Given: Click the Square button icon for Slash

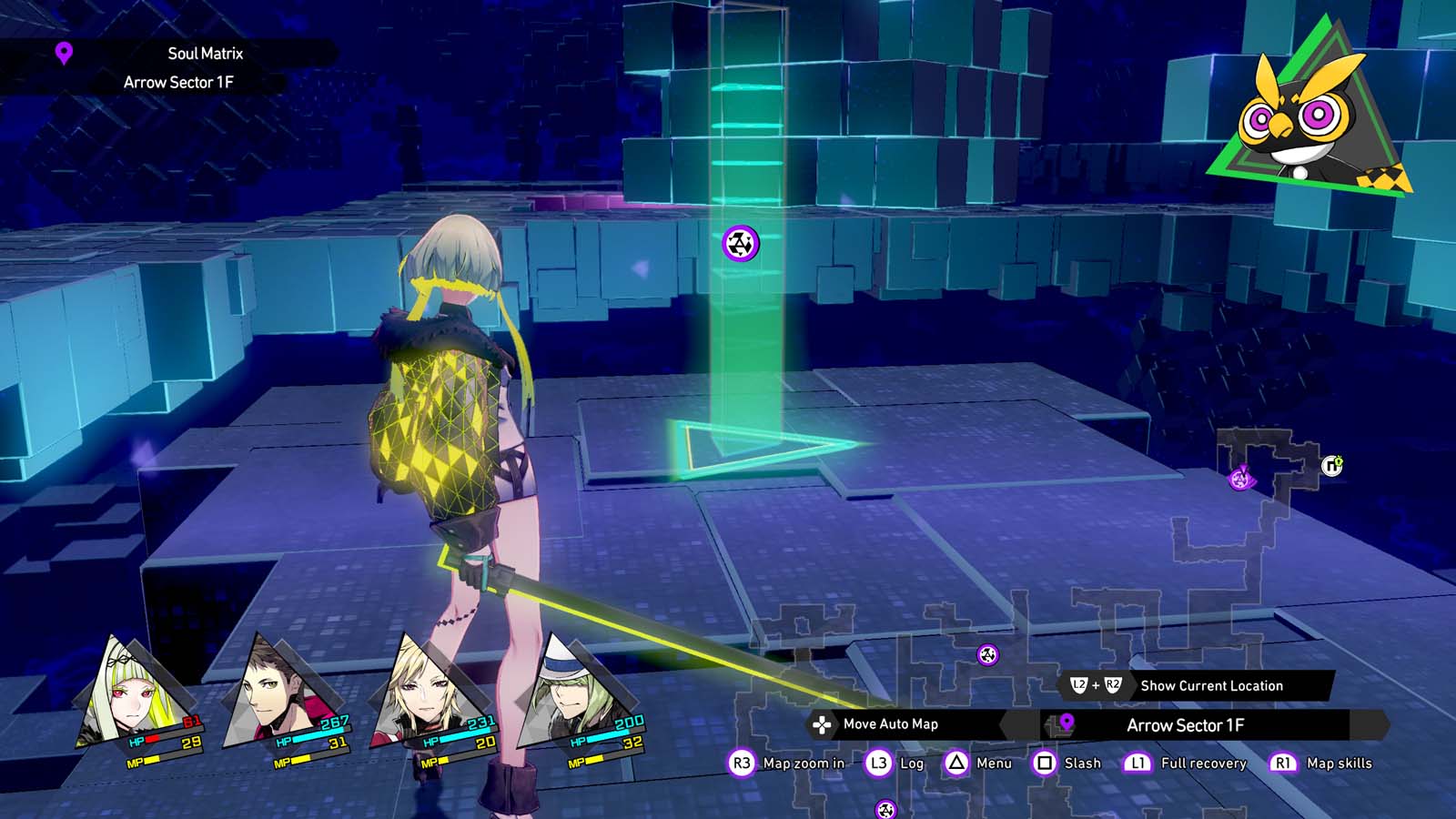Looking at the screenshot, I should (x=1046, y=763).
